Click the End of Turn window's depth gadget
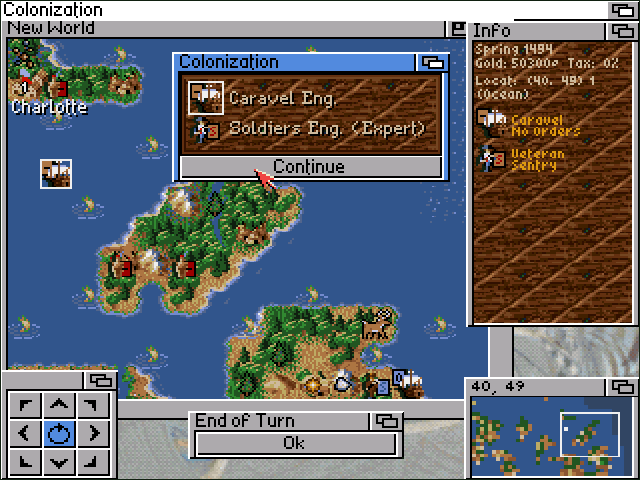The image size is (640, 480). pos(387,421)
